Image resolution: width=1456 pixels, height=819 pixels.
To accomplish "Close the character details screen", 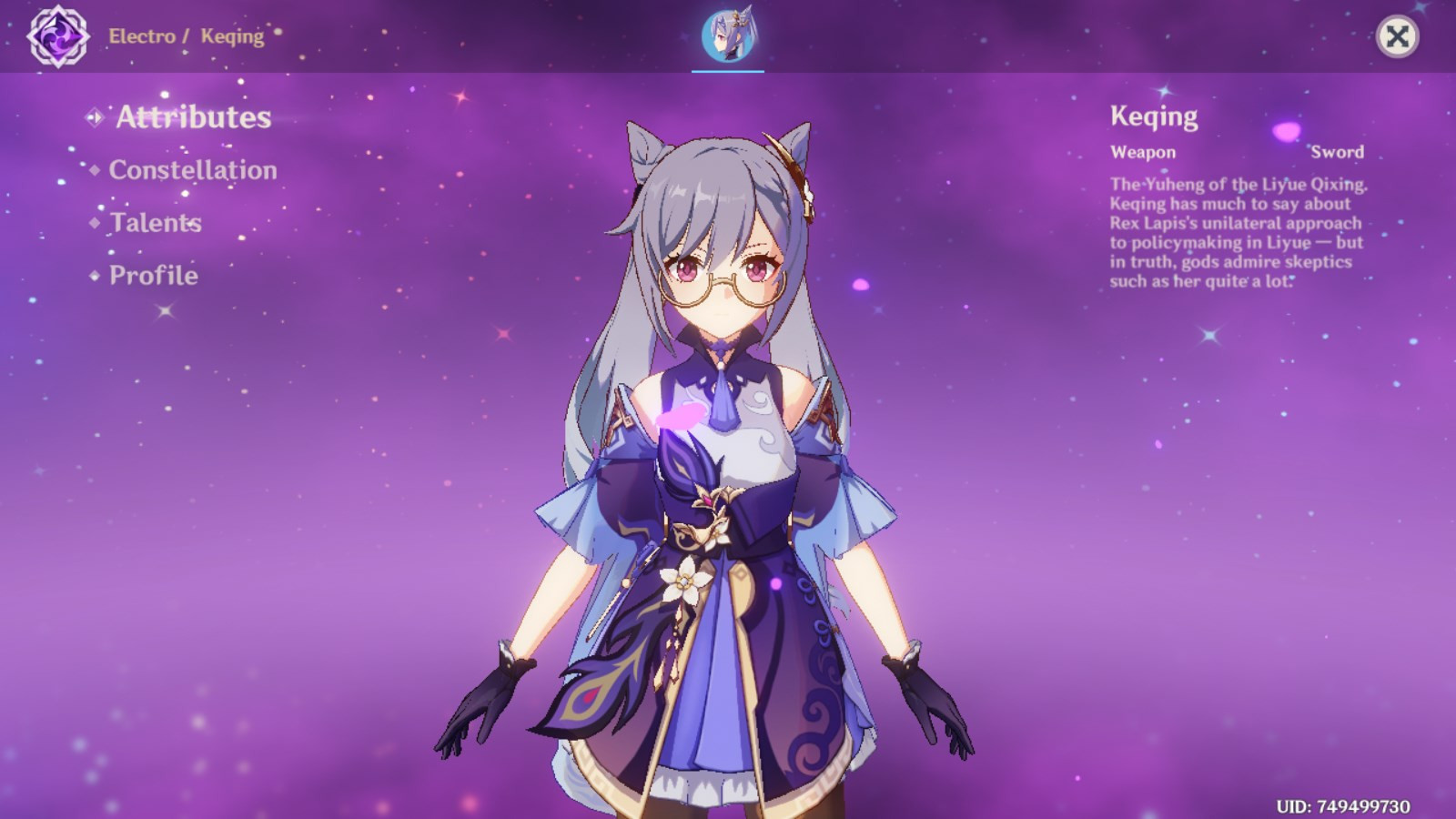I will pos(1398,35).
